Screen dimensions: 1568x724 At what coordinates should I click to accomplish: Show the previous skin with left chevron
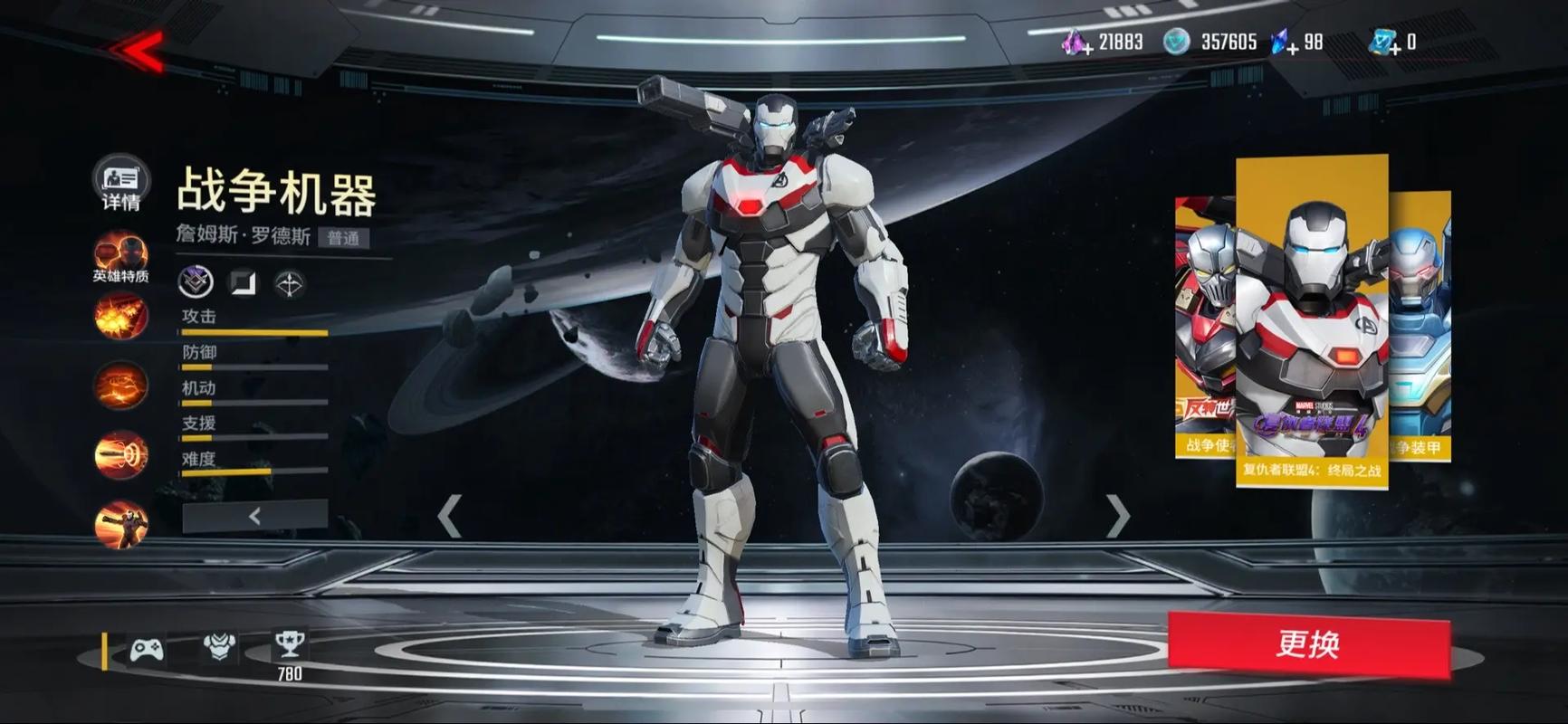[450, 517]
